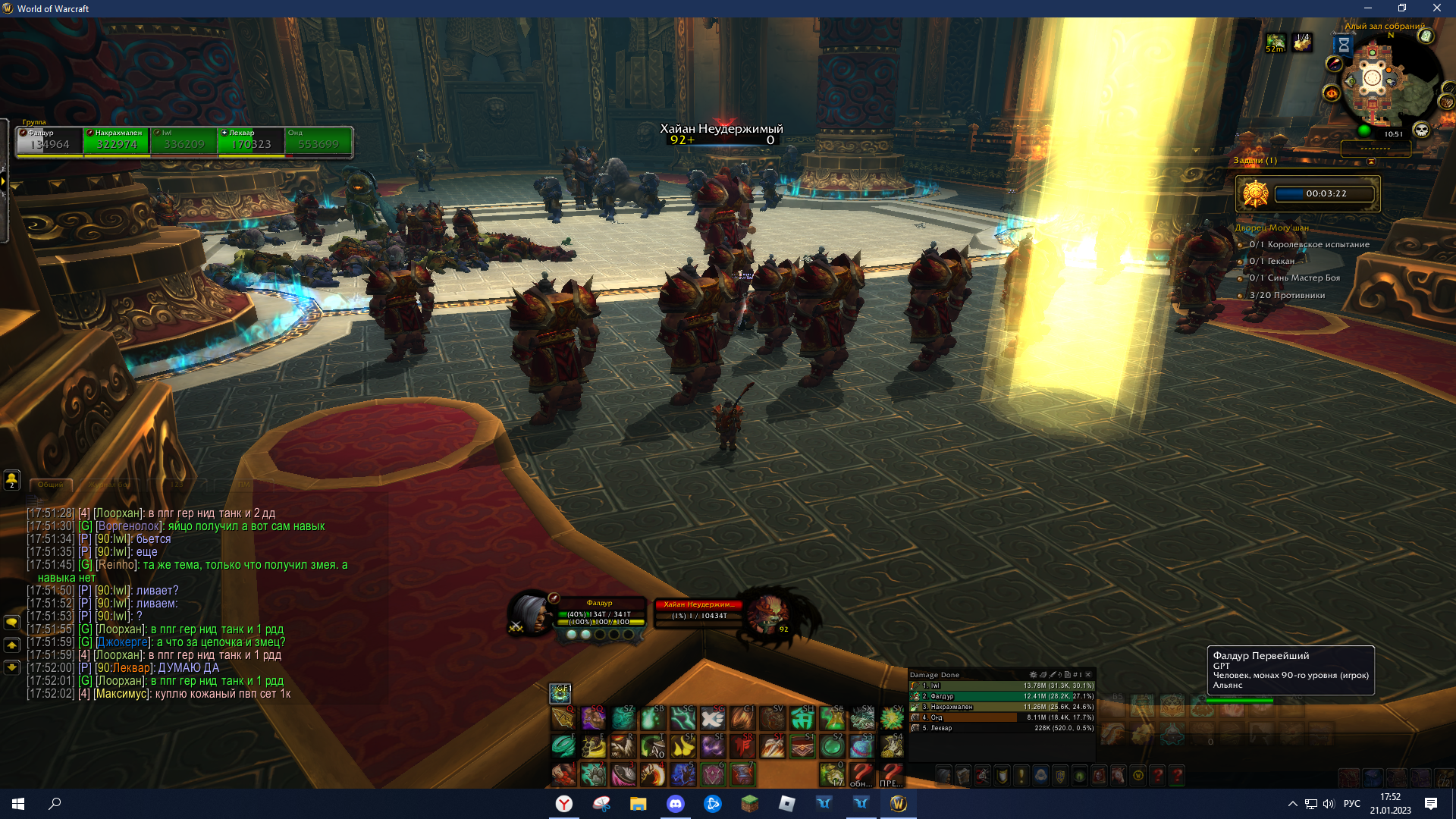1456x819 pixels.
Task: Switch to the Общий chat tab
Action: coord(51,485)
